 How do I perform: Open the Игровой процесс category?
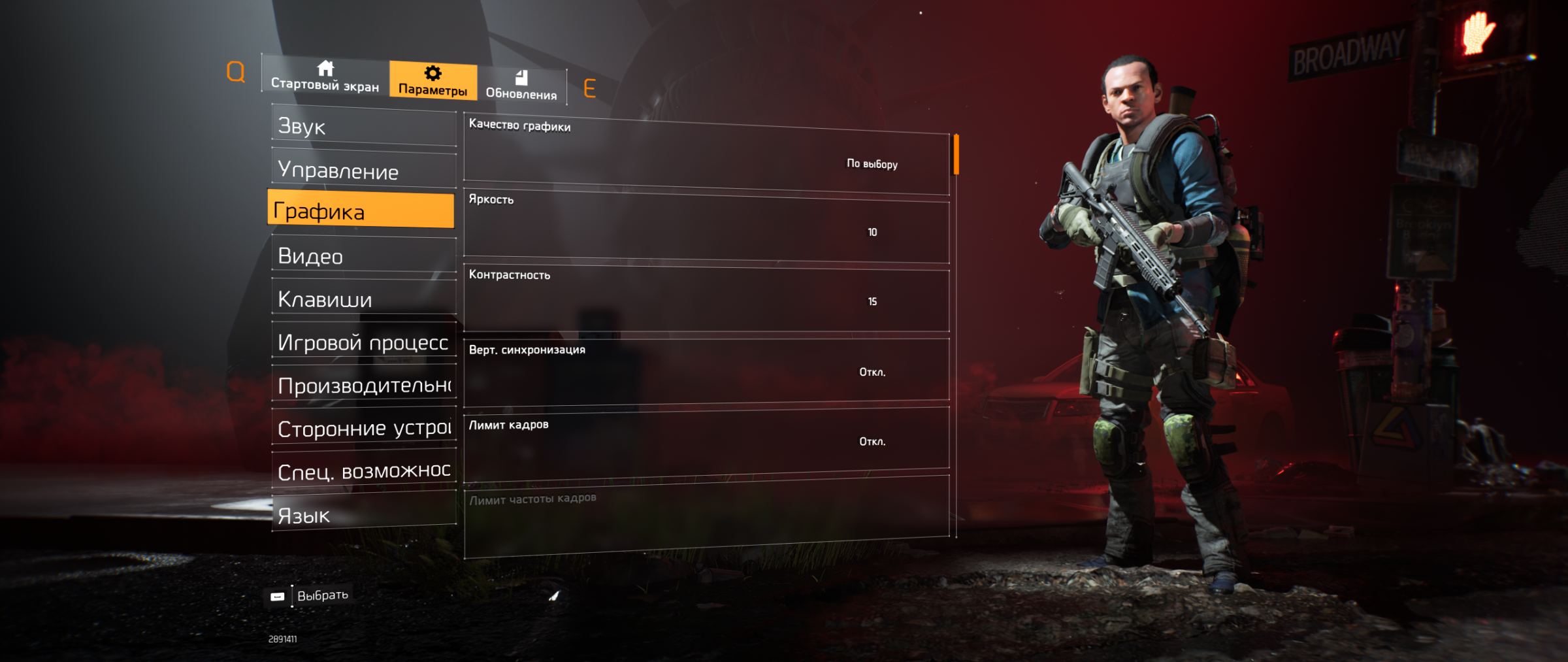[x=363, y=342]
